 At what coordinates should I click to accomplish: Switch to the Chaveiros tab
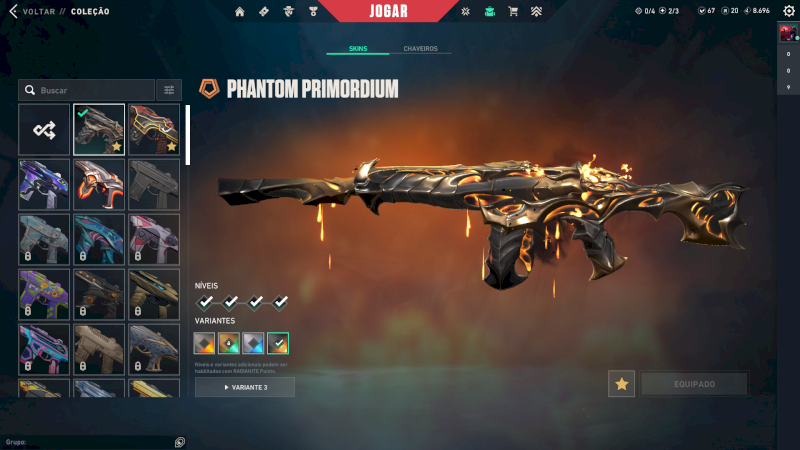[x=420, y=48]
